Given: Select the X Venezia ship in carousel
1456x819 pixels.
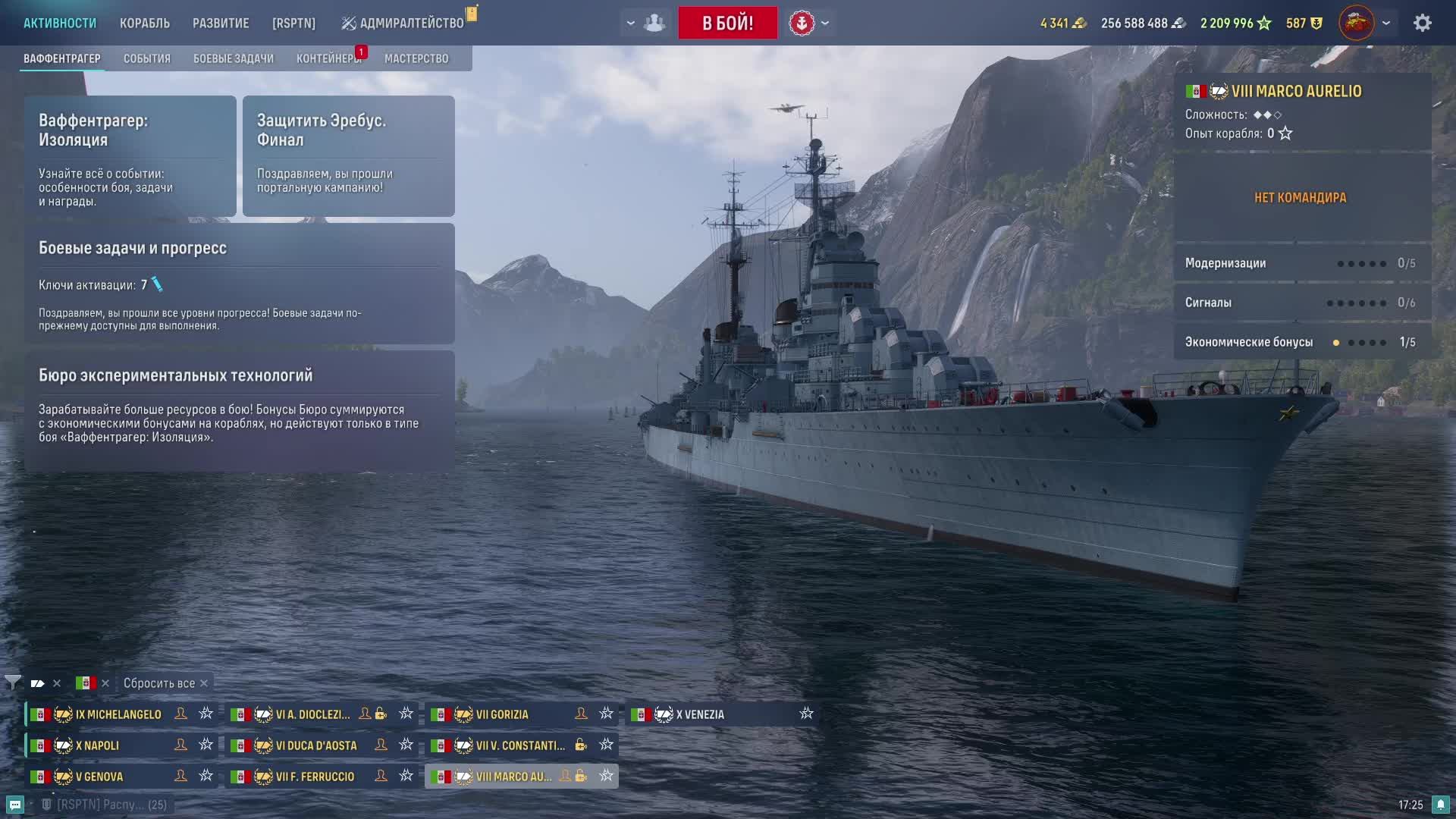Looking at the screenshot, I should point(700,714).
